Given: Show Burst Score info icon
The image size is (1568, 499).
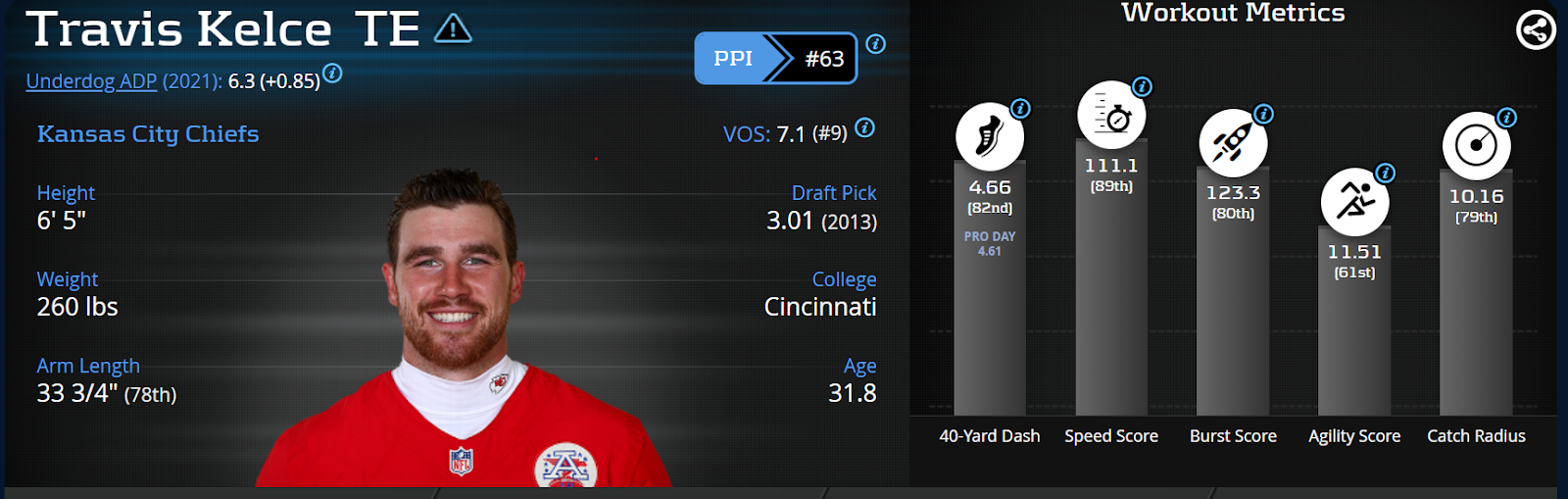Looking at the screenshot, I should tap(1264, 114).
